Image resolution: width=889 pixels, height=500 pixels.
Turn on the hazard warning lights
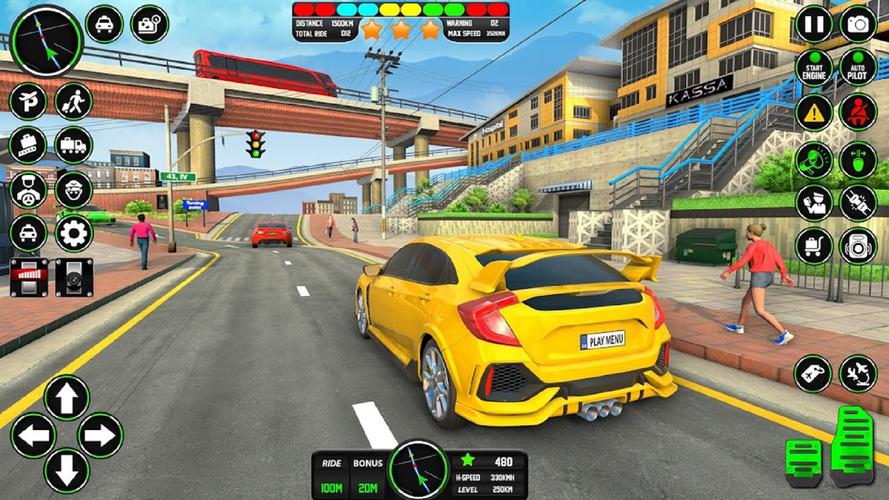click(x=814, y=112)
